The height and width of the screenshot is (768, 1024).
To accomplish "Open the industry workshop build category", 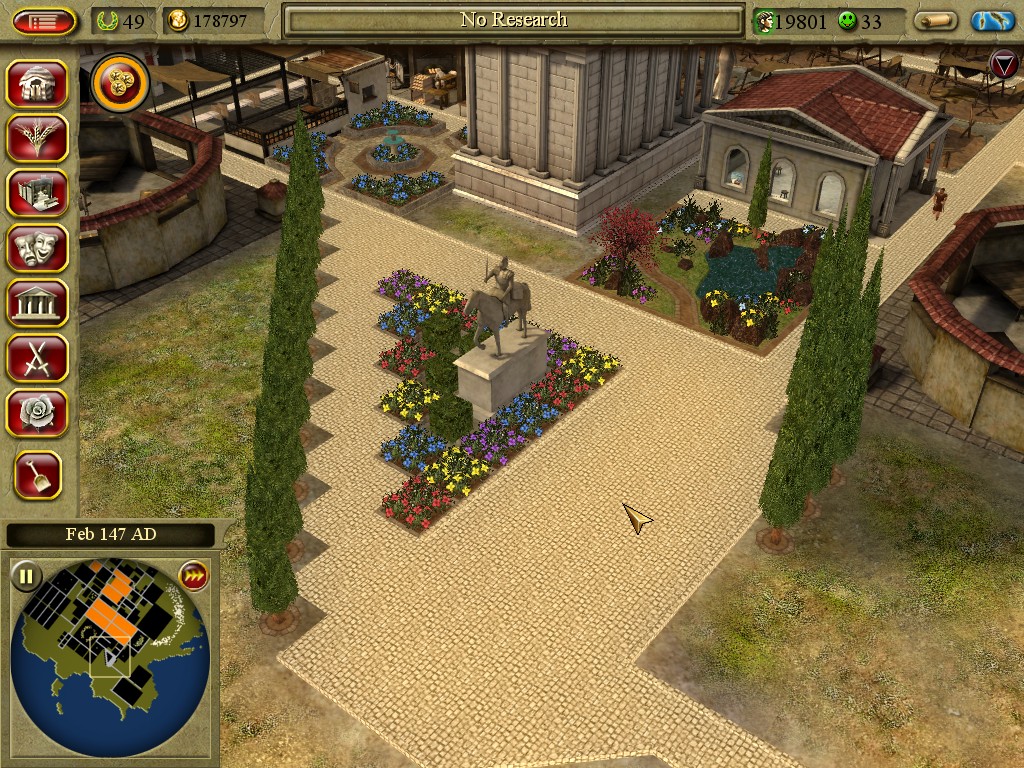I will 37,193.
